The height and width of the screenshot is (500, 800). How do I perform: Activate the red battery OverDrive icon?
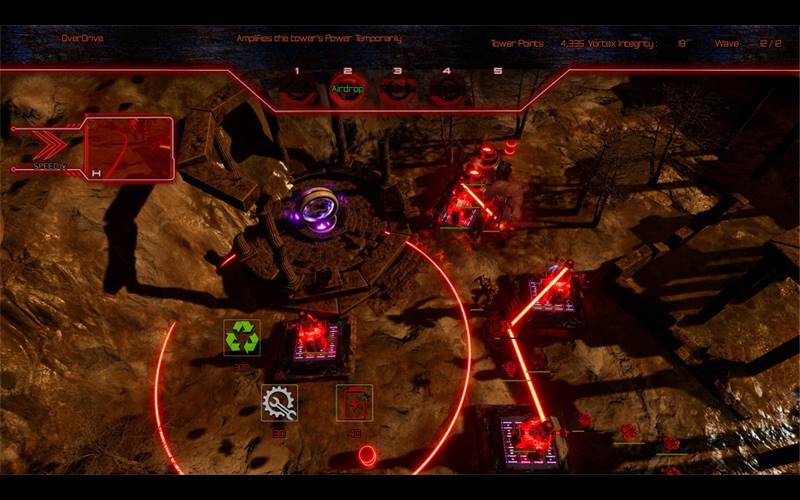[x=354, y=402]
